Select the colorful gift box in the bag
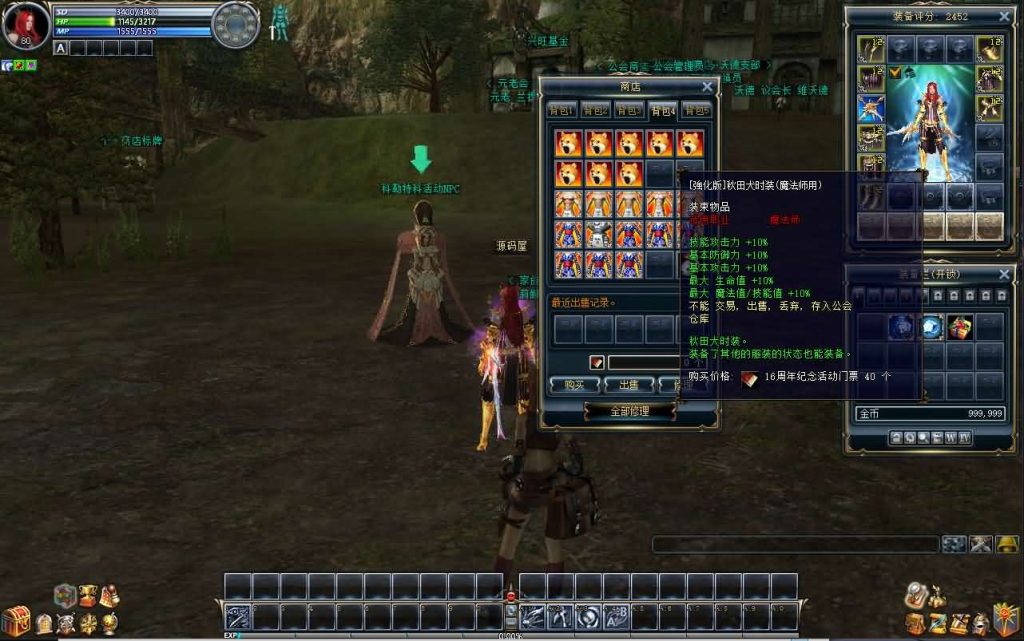This screenshot has height=641, width=1024. pos(961,326)
